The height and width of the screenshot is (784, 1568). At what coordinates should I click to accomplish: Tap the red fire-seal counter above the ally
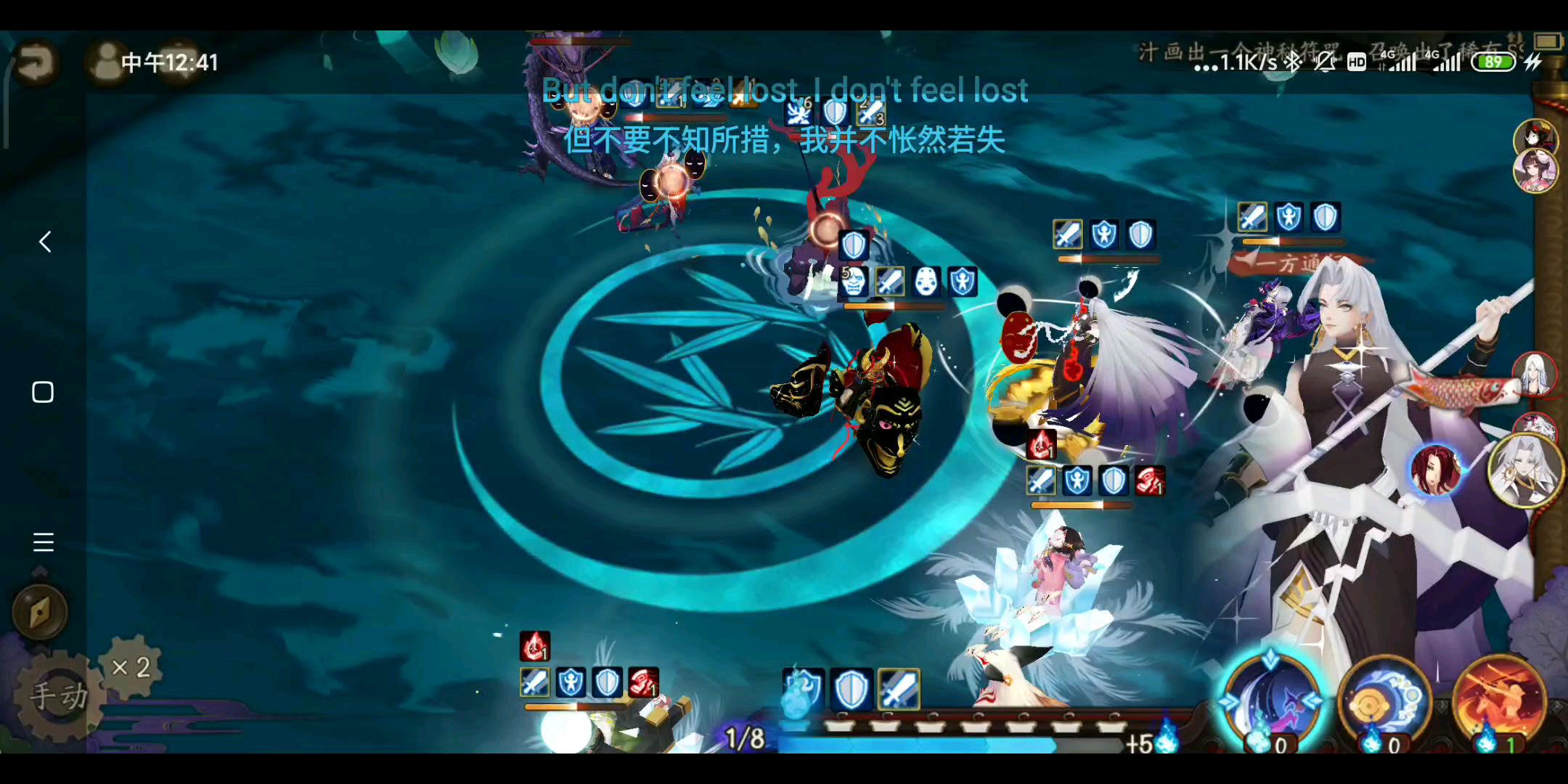click(x=1041, y=445)
